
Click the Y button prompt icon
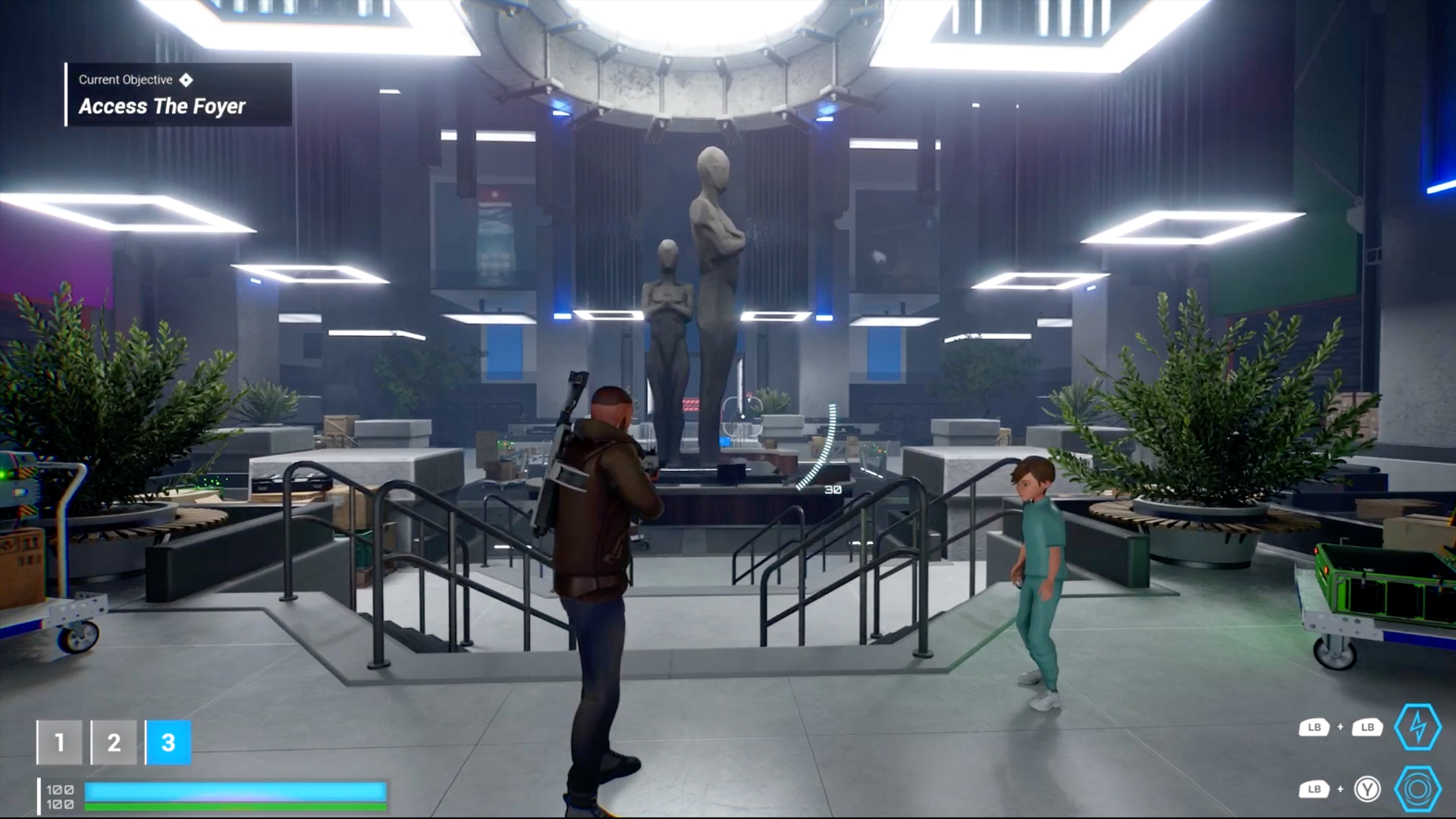coord(1368,790)
